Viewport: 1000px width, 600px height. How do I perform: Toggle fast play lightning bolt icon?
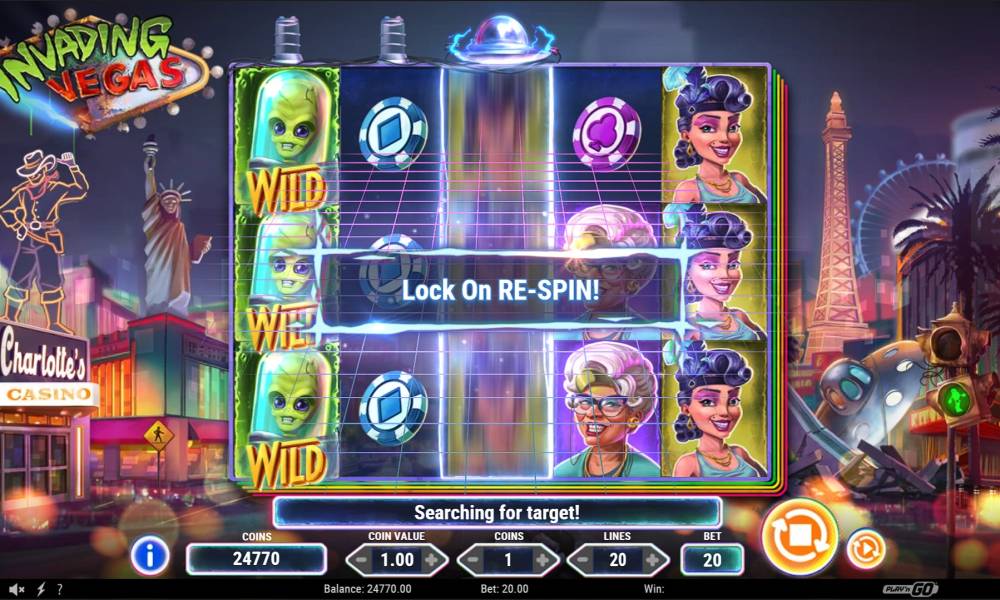tap(40, 589)
